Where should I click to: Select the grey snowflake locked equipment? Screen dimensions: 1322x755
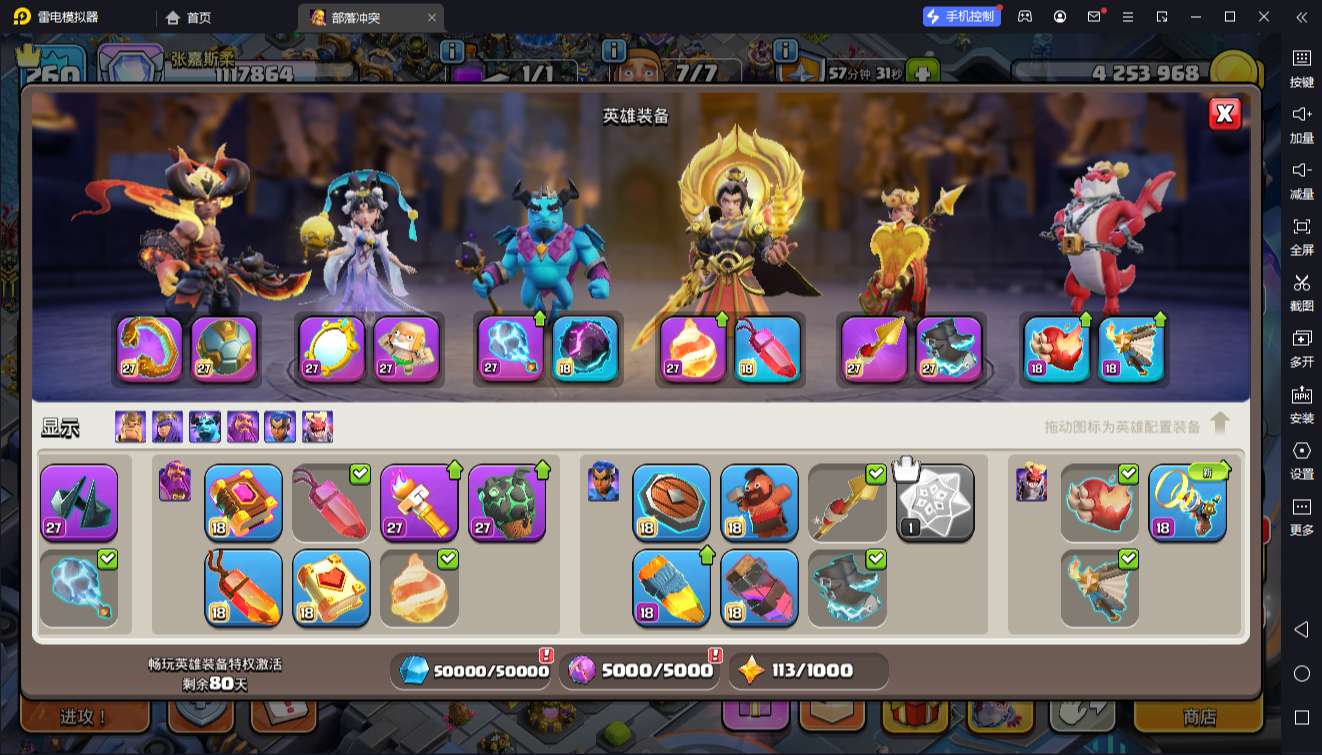tap(935, 502)
